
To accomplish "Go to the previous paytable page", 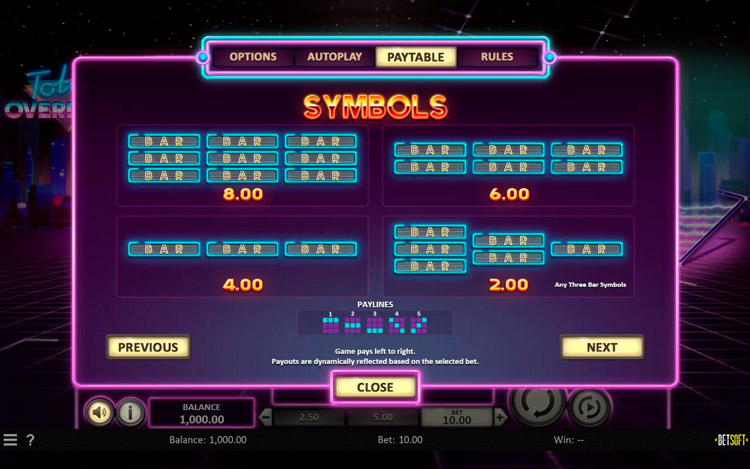I will (148, 347).
